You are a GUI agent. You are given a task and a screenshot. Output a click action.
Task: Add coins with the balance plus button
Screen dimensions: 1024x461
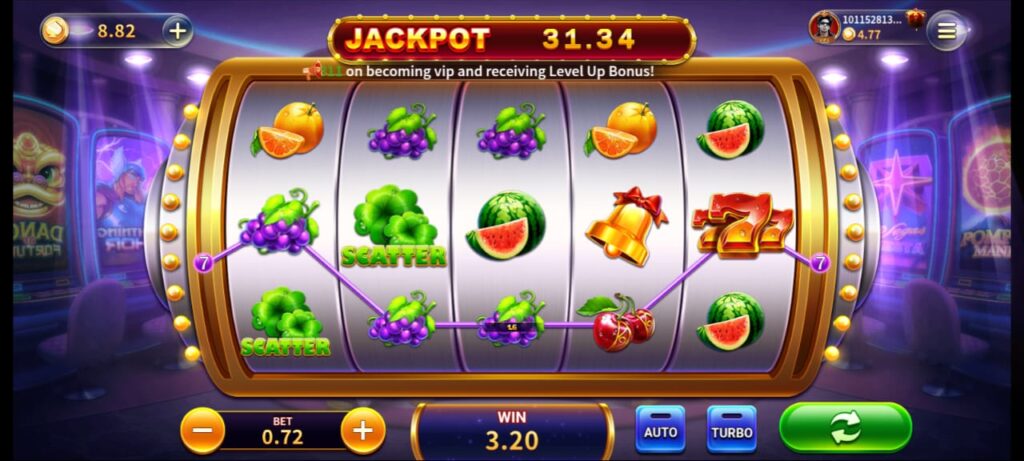[177, 31]
